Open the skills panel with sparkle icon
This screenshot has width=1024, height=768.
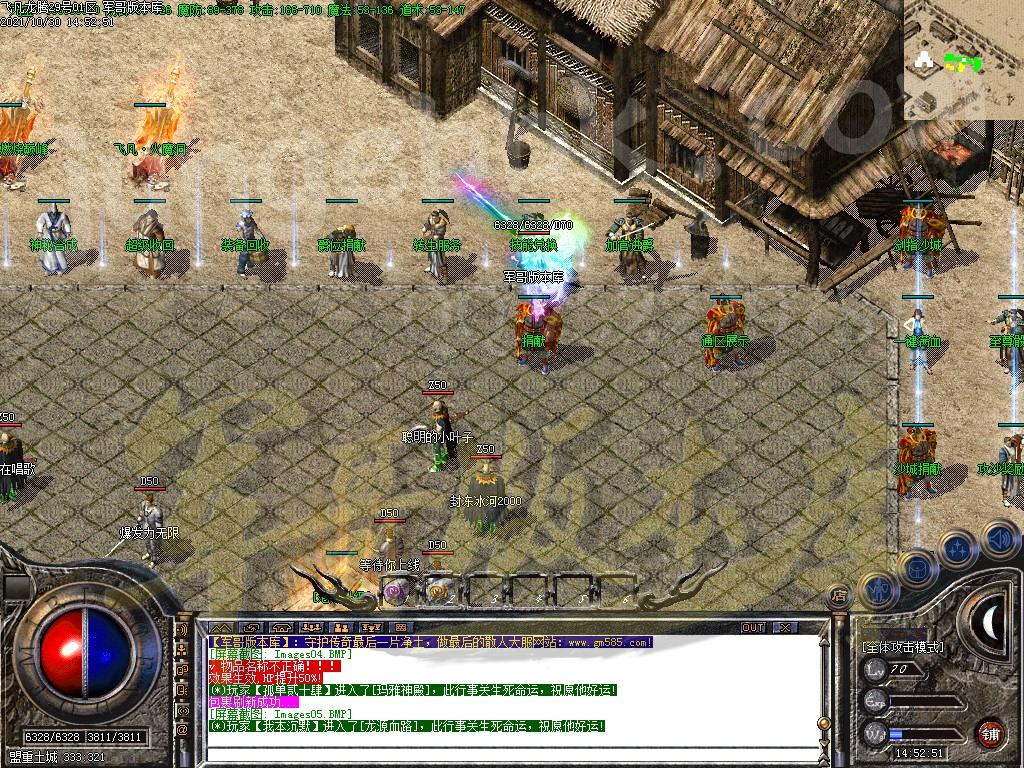click(x=958, y=547)
